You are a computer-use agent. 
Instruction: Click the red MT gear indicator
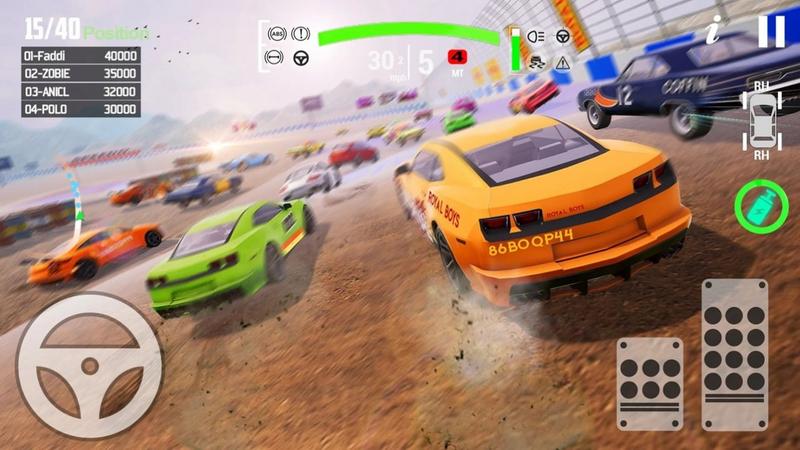tap(458, 56)
